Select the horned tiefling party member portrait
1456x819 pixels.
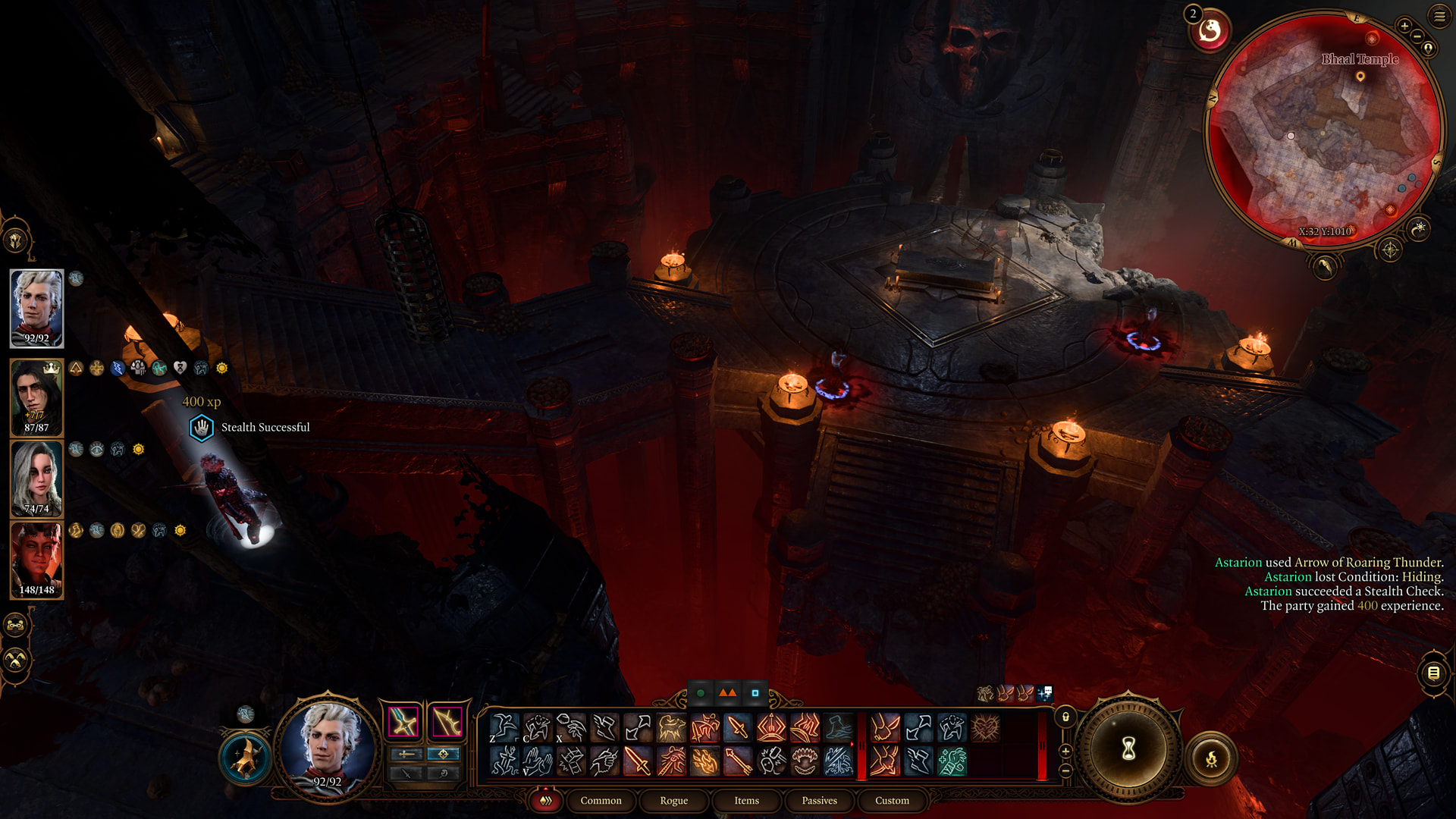(36, 560)
